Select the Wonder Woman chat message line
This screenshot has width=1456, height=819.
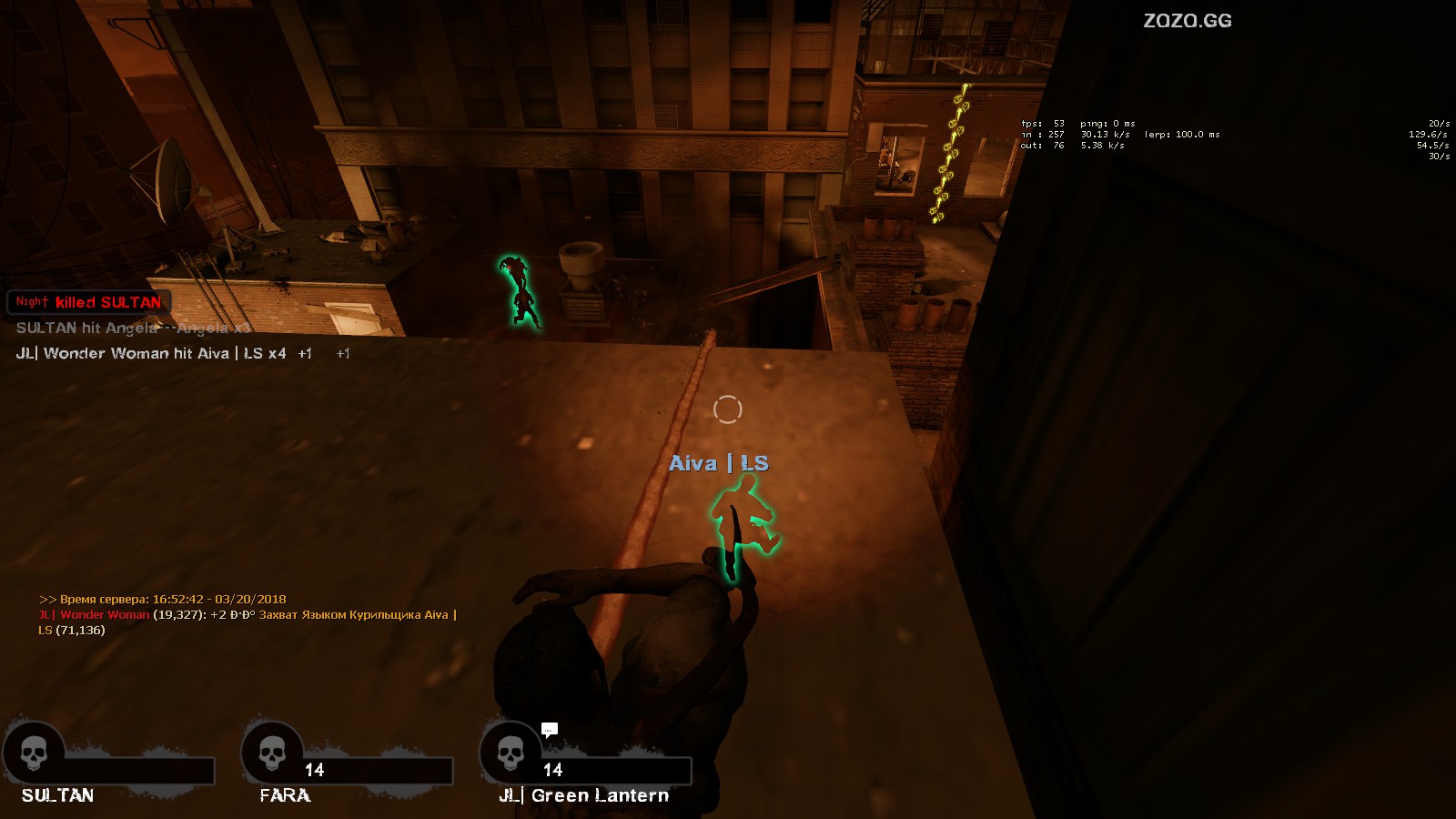[248, 615]
